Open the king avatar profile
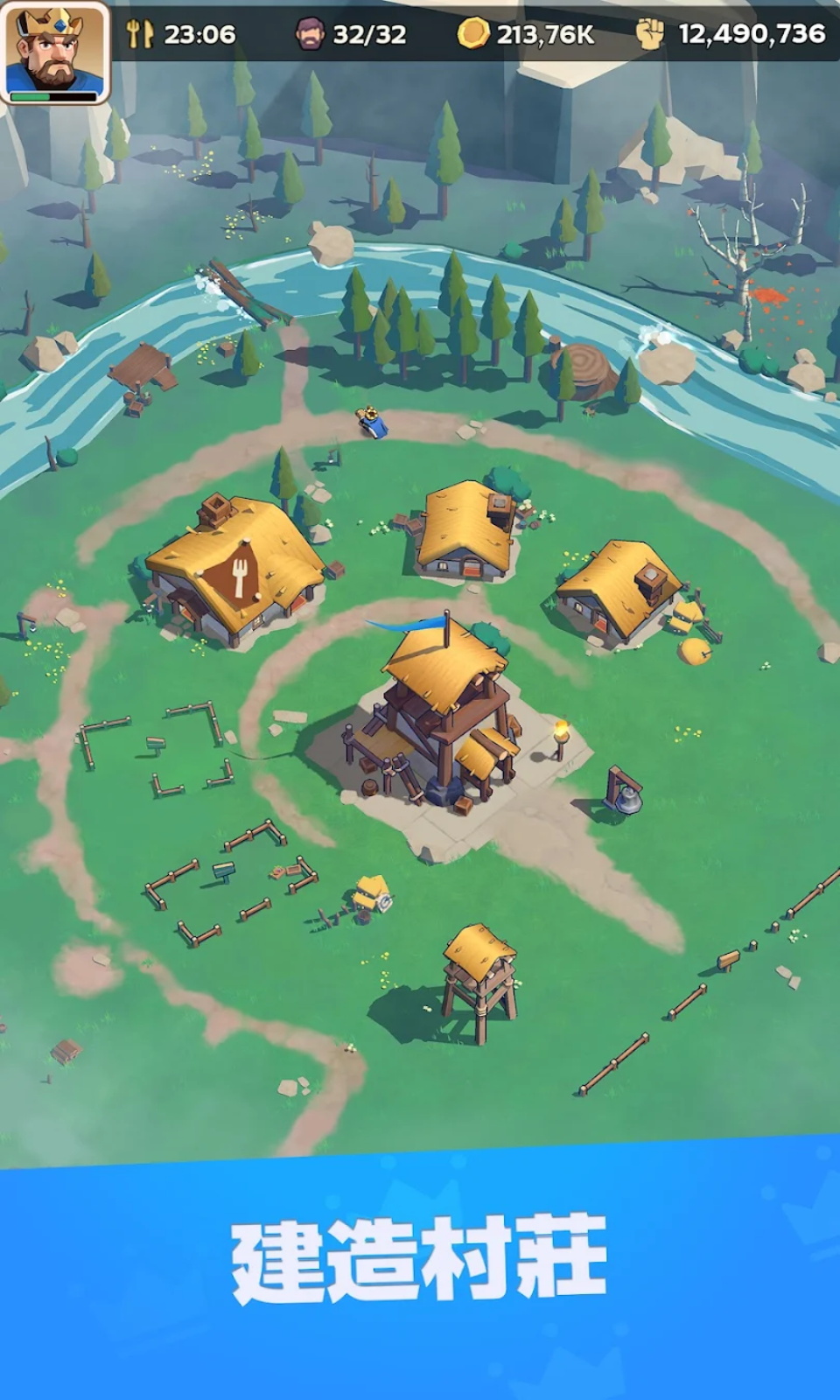Image resolution: width=840 pixels, height=1400 pixels. point(54,51)
